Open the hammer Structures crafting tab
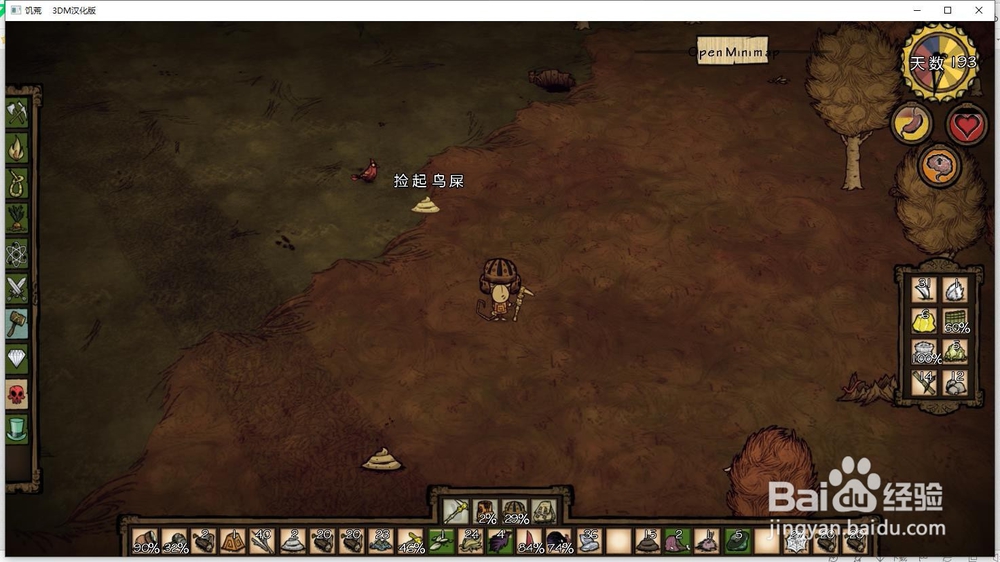 click(17, 323)
